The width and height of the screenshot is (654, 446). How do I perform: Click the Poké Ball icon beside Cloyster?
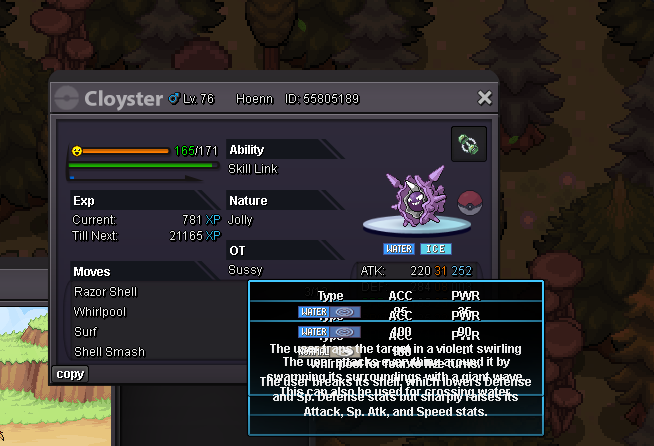(x=470, y=203)
